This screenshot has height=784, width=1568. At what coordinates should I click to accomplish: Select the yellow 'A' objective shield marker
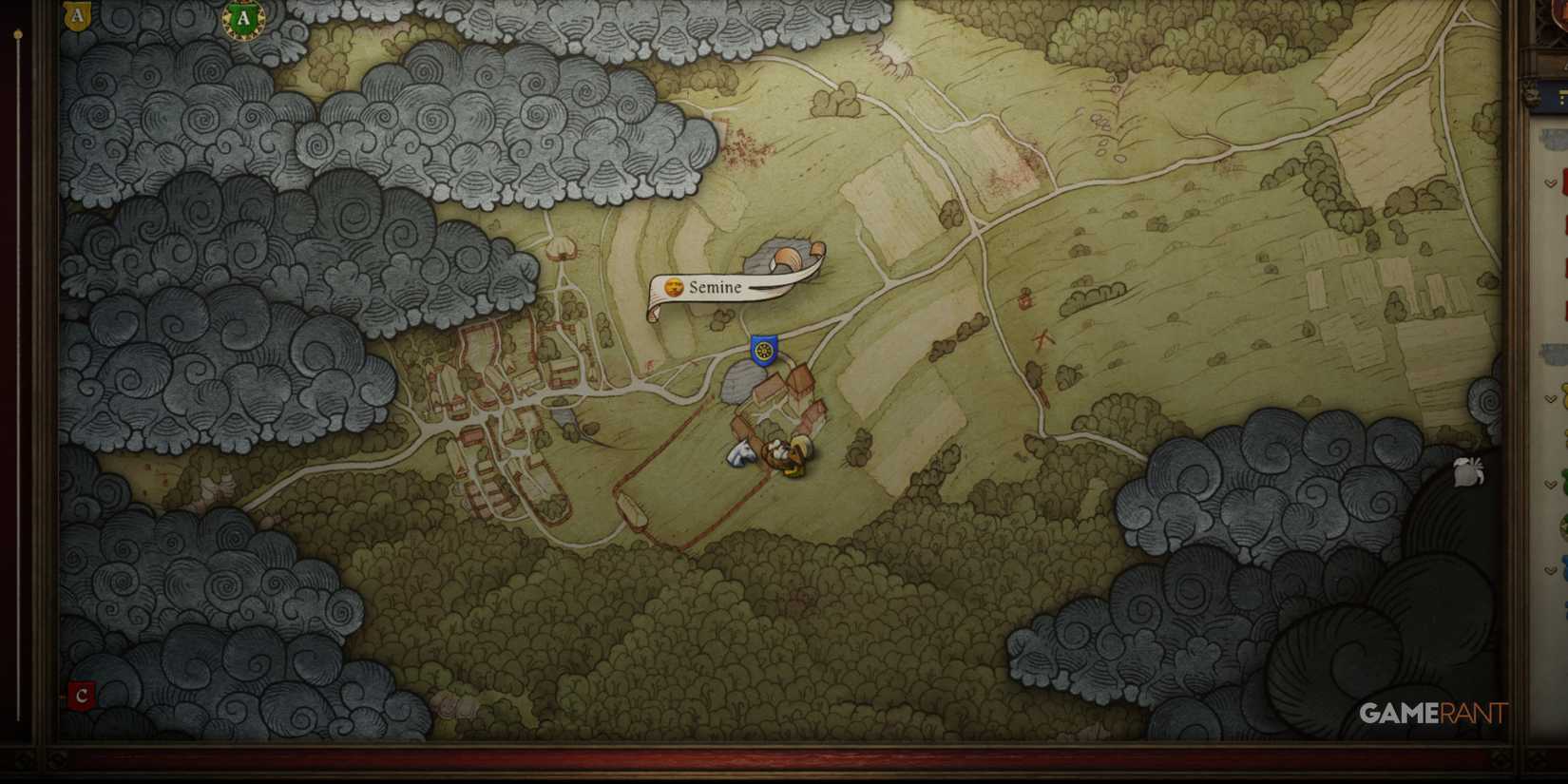point(76,15)
